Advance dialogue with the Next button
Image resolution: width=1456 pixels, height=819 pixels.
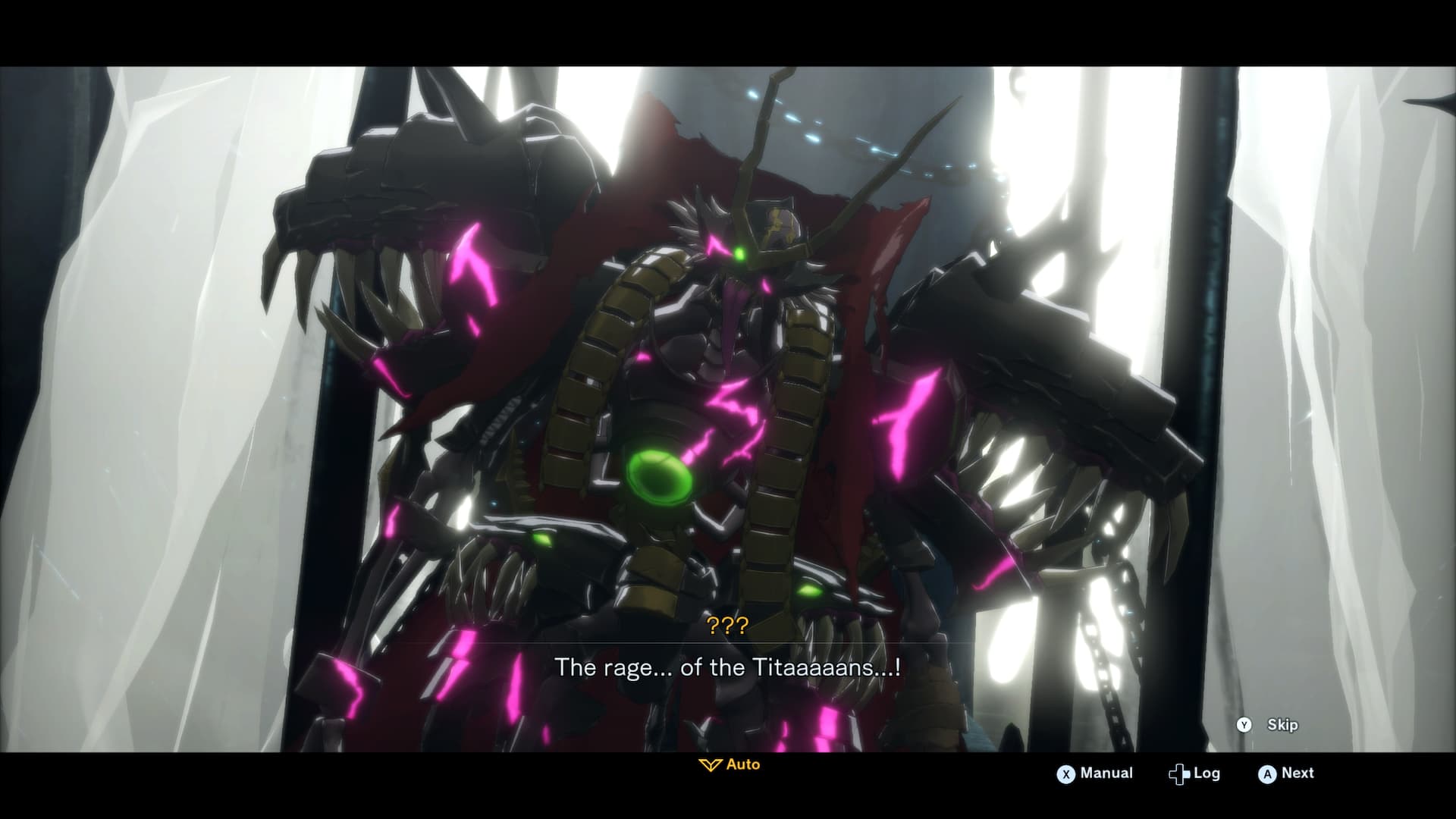1287,773
